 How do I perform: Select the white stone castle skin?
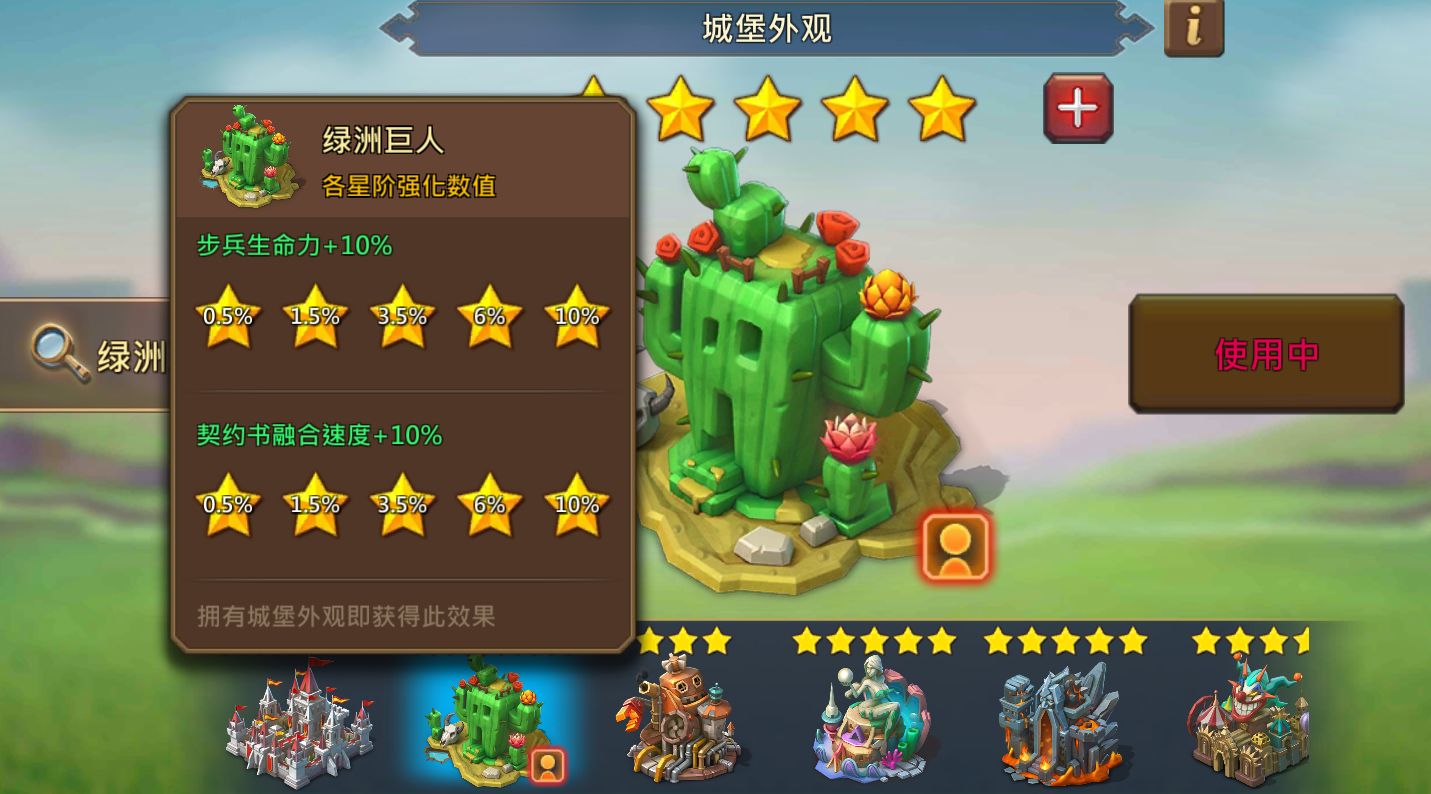point(300,730)
